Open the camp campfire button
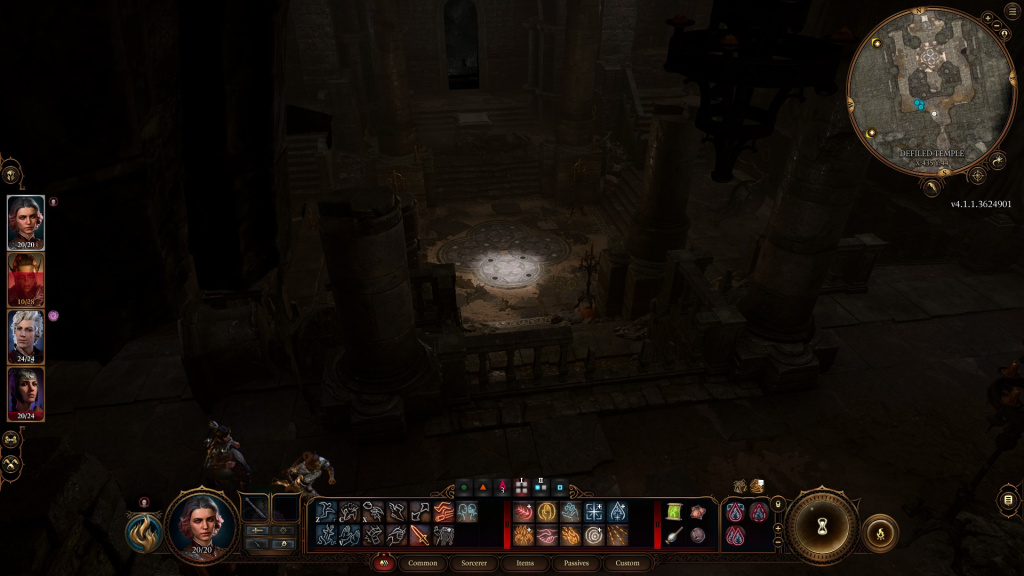The image size is (1024, 576). 880,532
